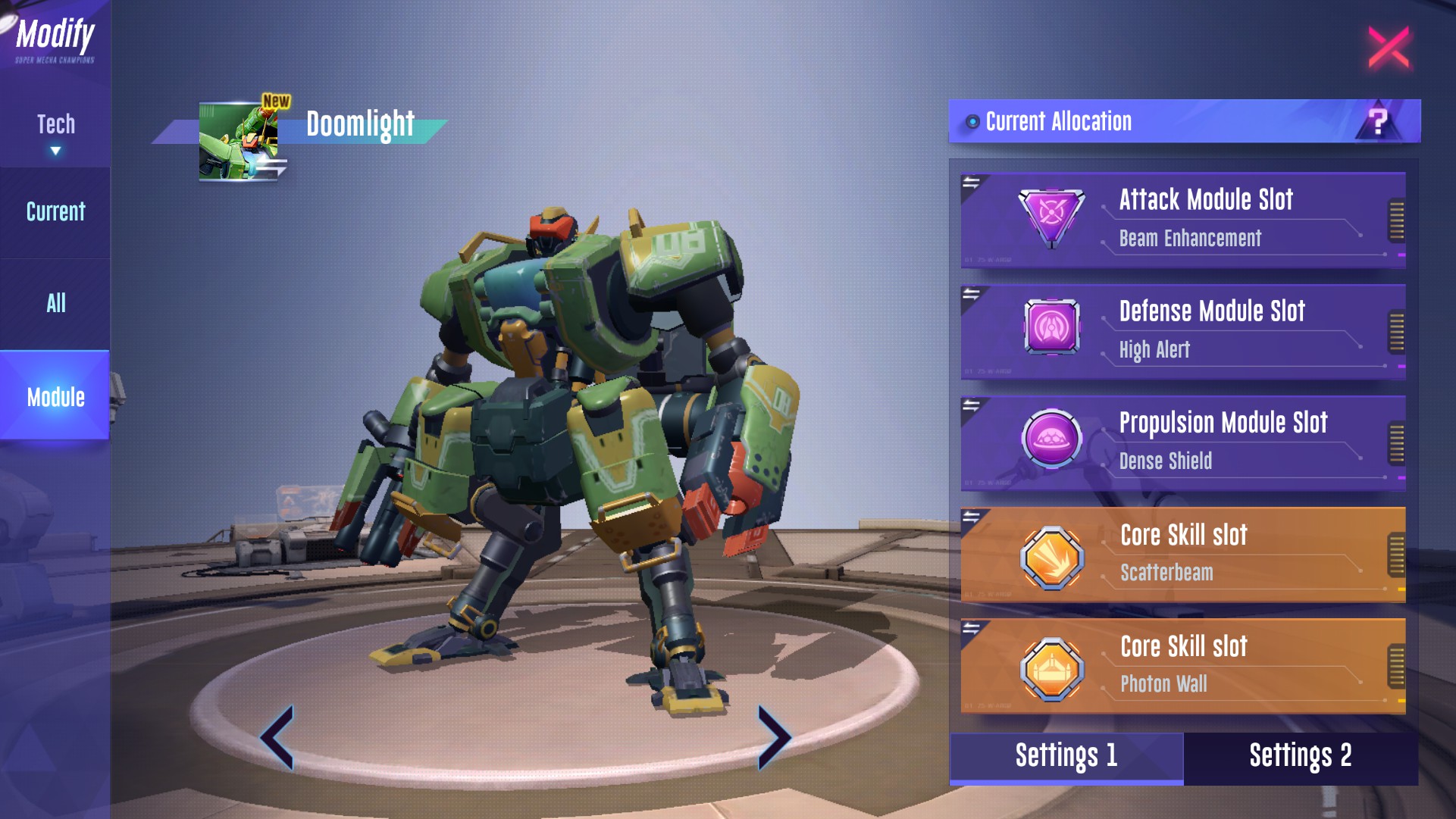
Task: Switch to Settings 2 loadout
Action: (x=1300, y=756)
